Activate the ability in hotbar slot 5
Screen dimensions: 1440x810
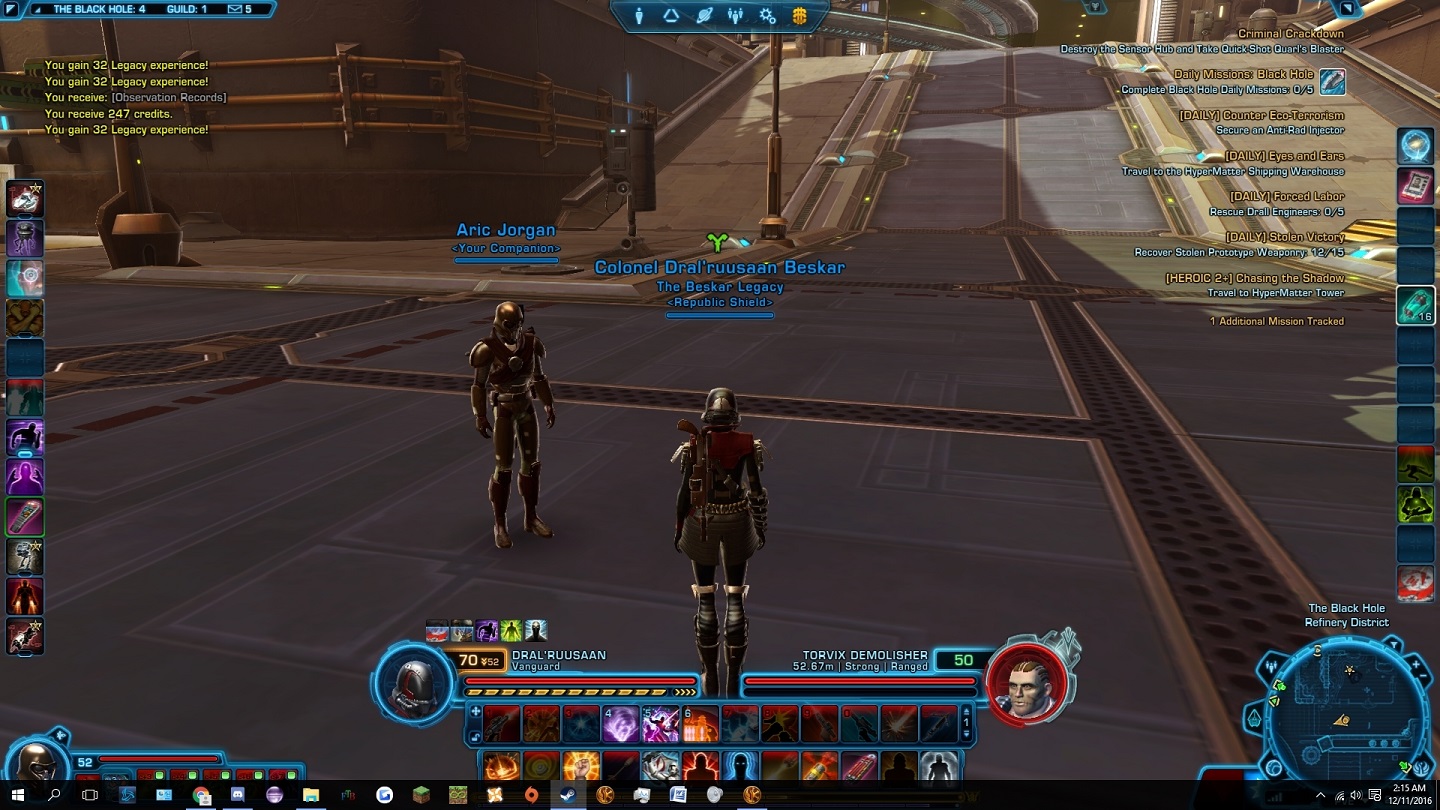pos(660,724)
